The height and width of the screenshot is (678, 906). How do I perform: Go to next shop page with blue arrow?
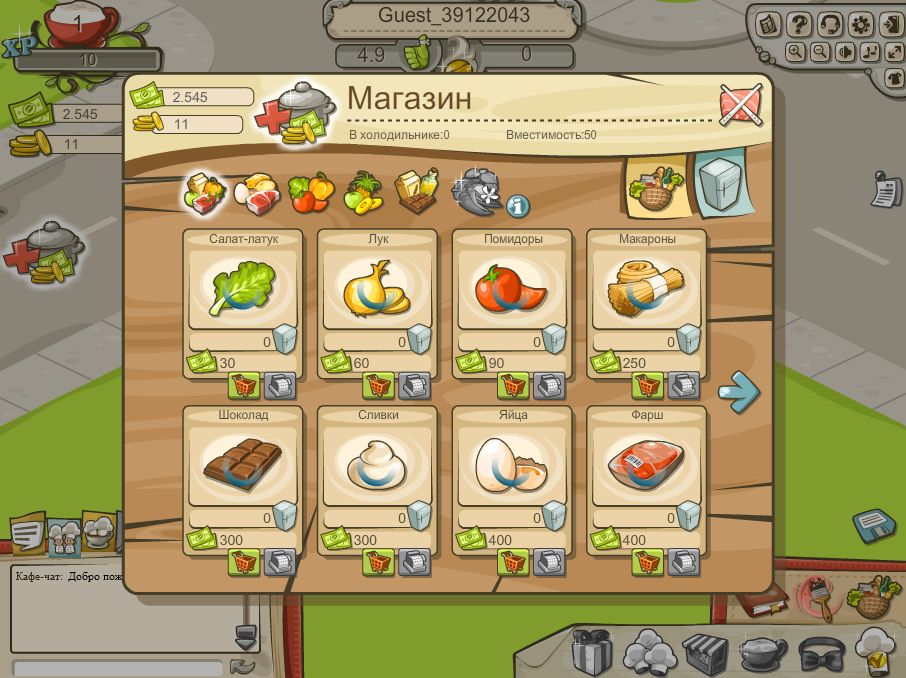tap(740, 392)
